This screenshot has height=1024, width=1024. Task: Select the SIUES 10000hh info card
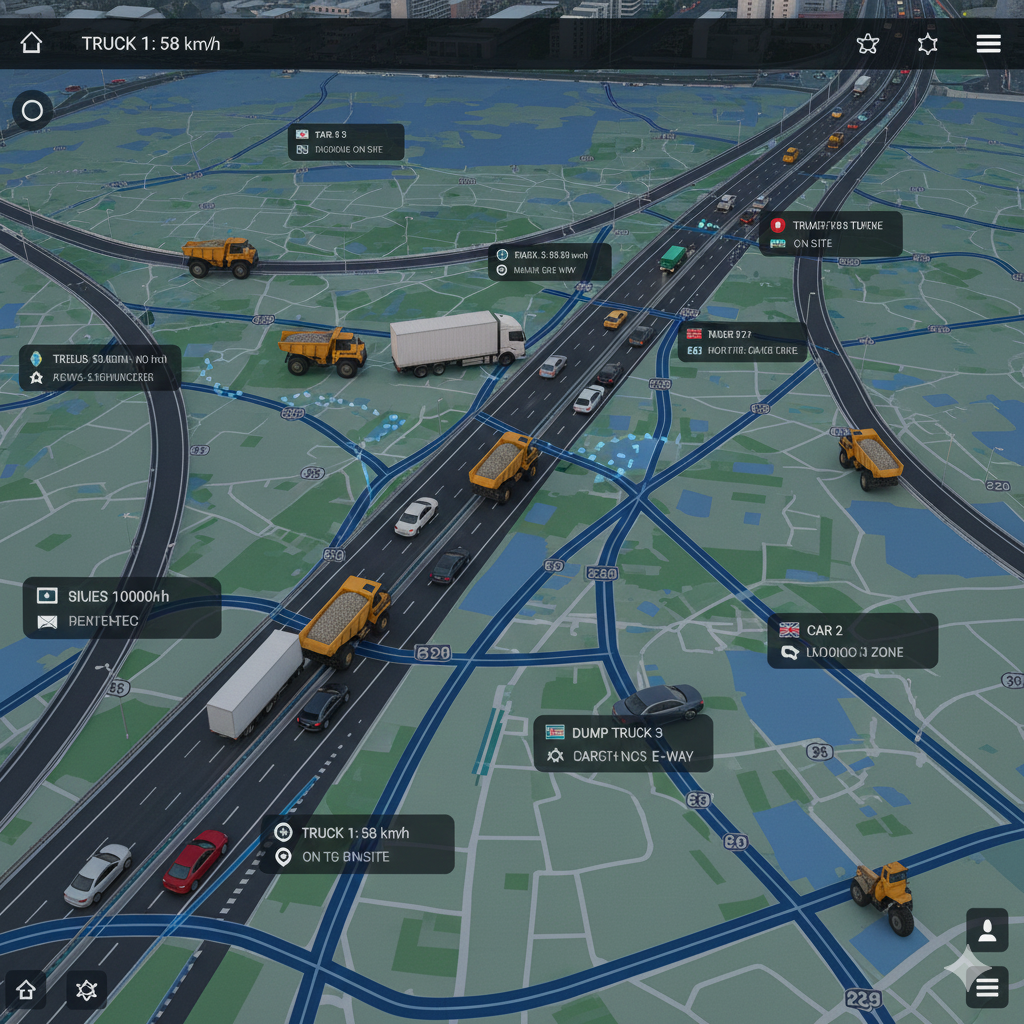pos(122,608)
